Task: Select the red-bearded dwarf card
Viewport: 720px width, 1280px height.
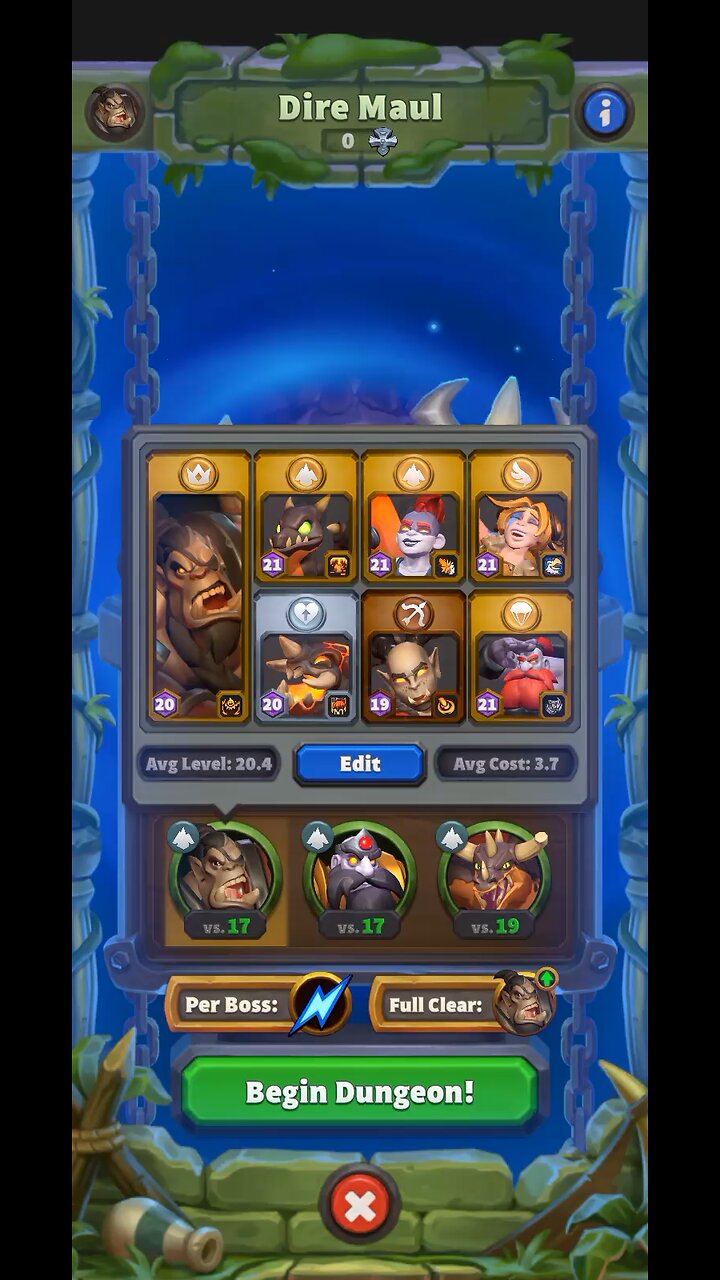Action: 520,657
